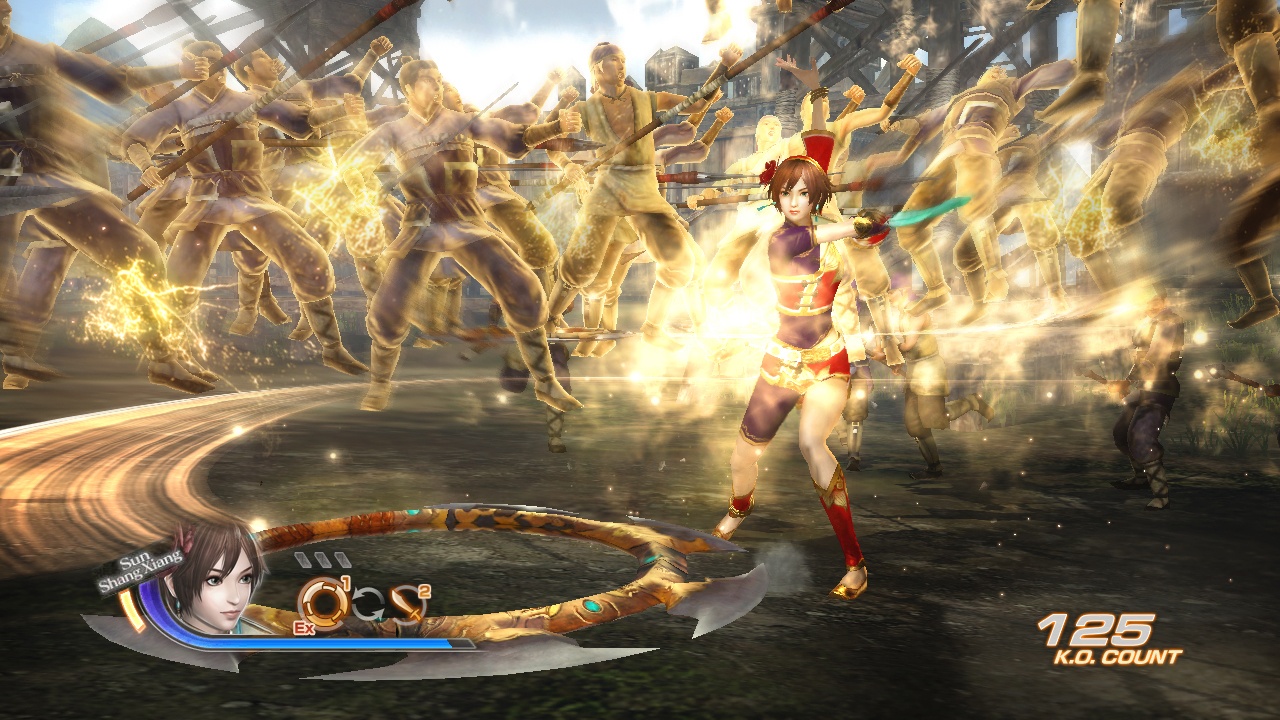Click the weapon switch arrows icon
1280x720 pixels.
369,602
